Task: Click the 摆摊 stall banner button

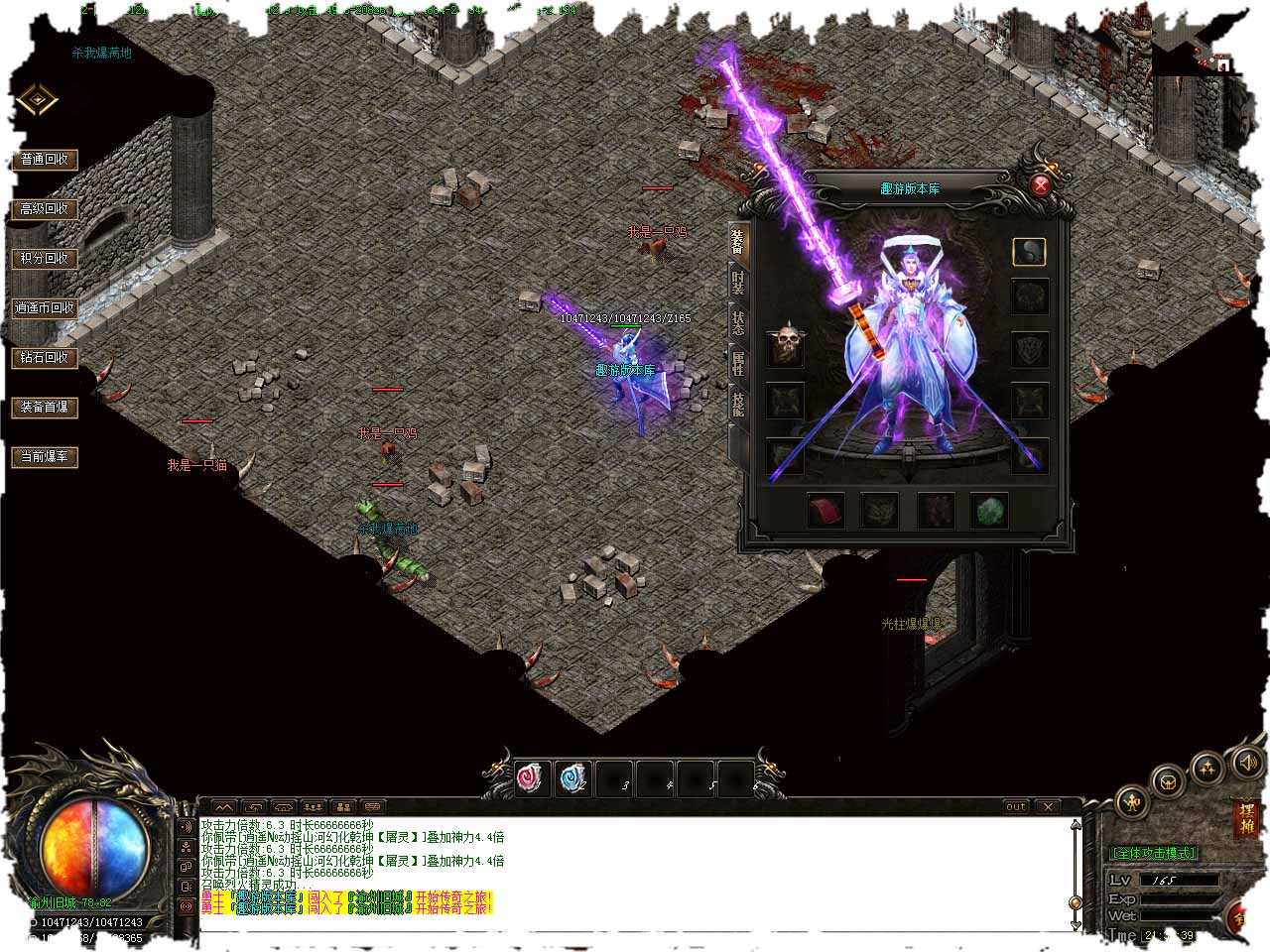Action: 1245,819
